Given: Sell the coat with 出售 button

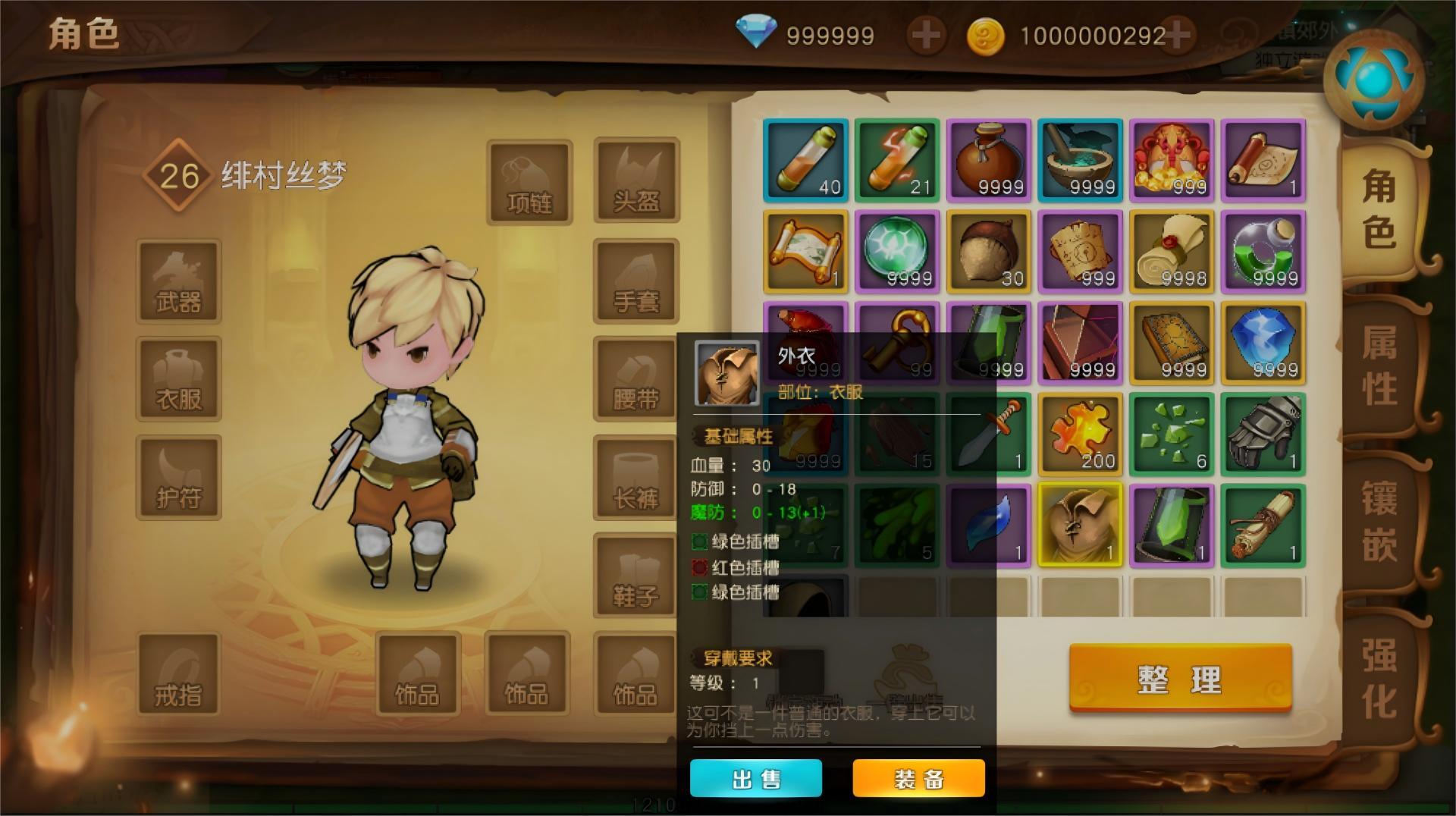Looking at the screenshot, I should tap(755, 779).
